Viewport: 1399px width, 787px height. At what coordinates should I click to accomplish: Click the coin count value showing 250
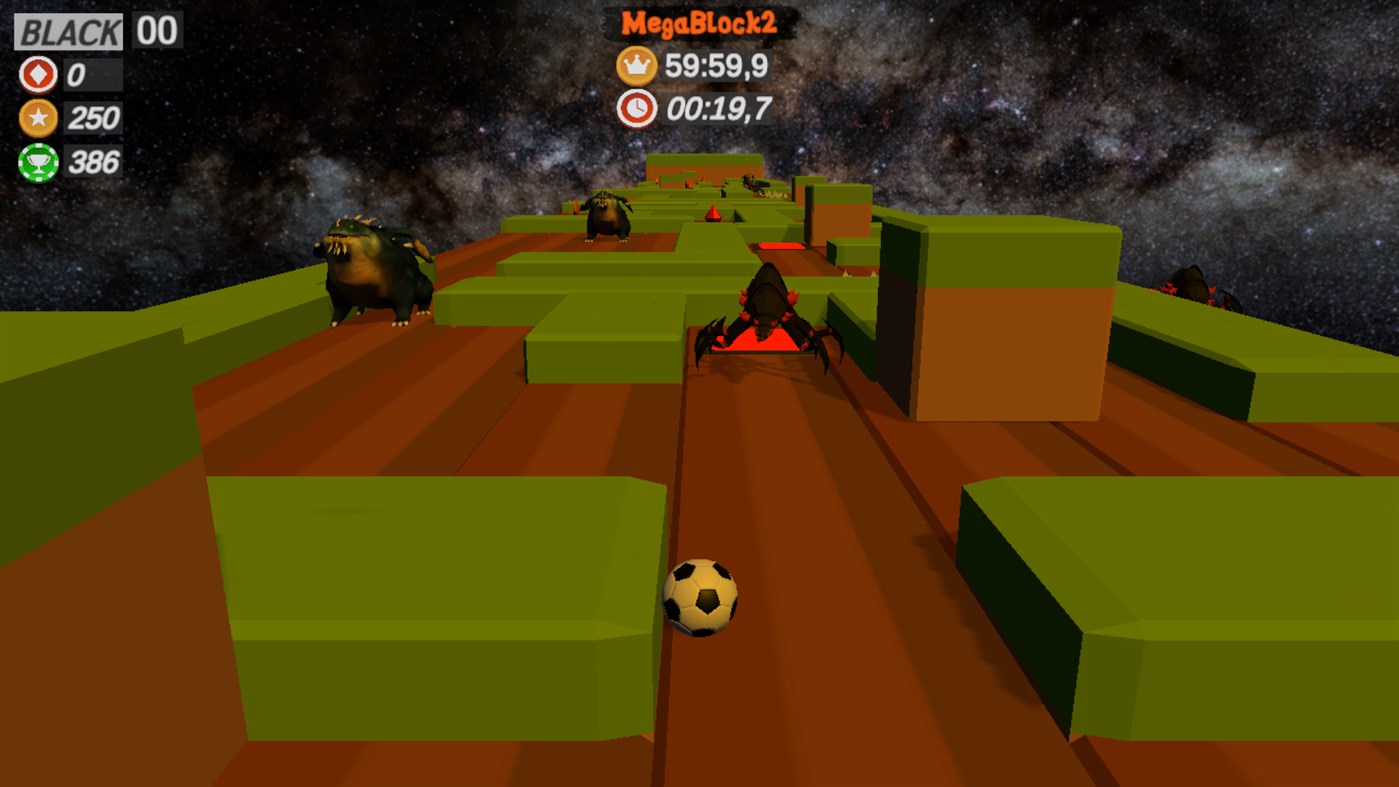[x=95, y=117]
